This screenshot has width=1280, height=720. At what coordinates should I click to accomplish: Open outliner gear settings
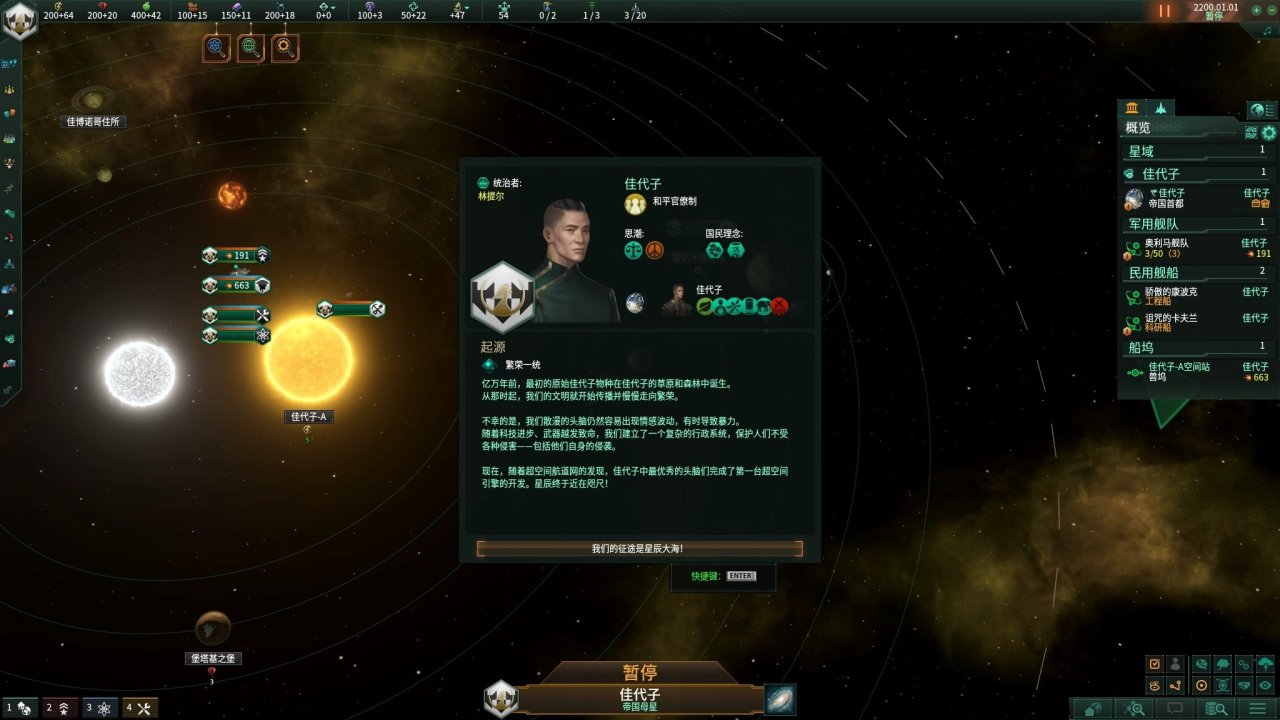click(1269, 132)
